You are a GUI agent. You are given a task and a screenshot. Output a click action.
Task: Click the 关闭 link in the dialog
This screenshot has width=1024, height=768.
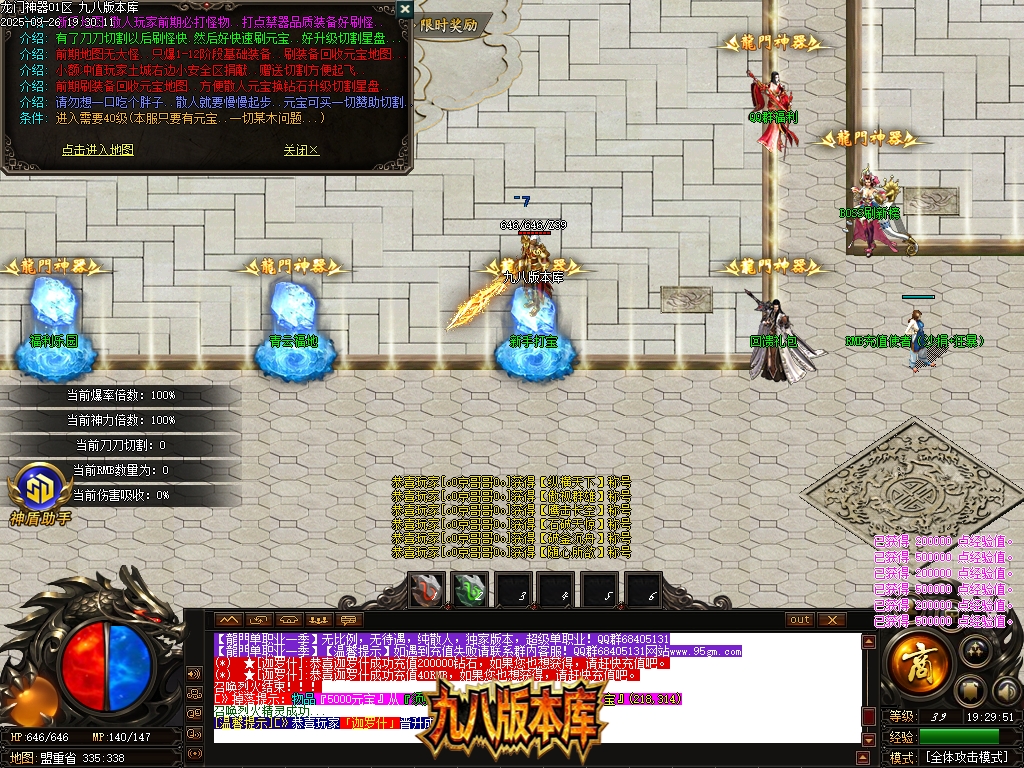300,150
